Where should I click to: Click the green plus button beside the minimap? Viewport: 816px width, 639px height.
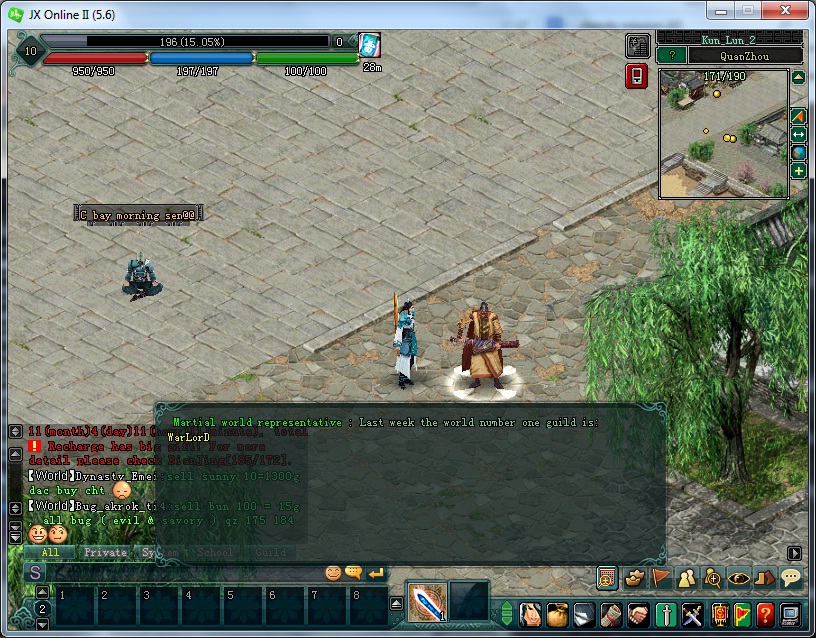(799, 171)
